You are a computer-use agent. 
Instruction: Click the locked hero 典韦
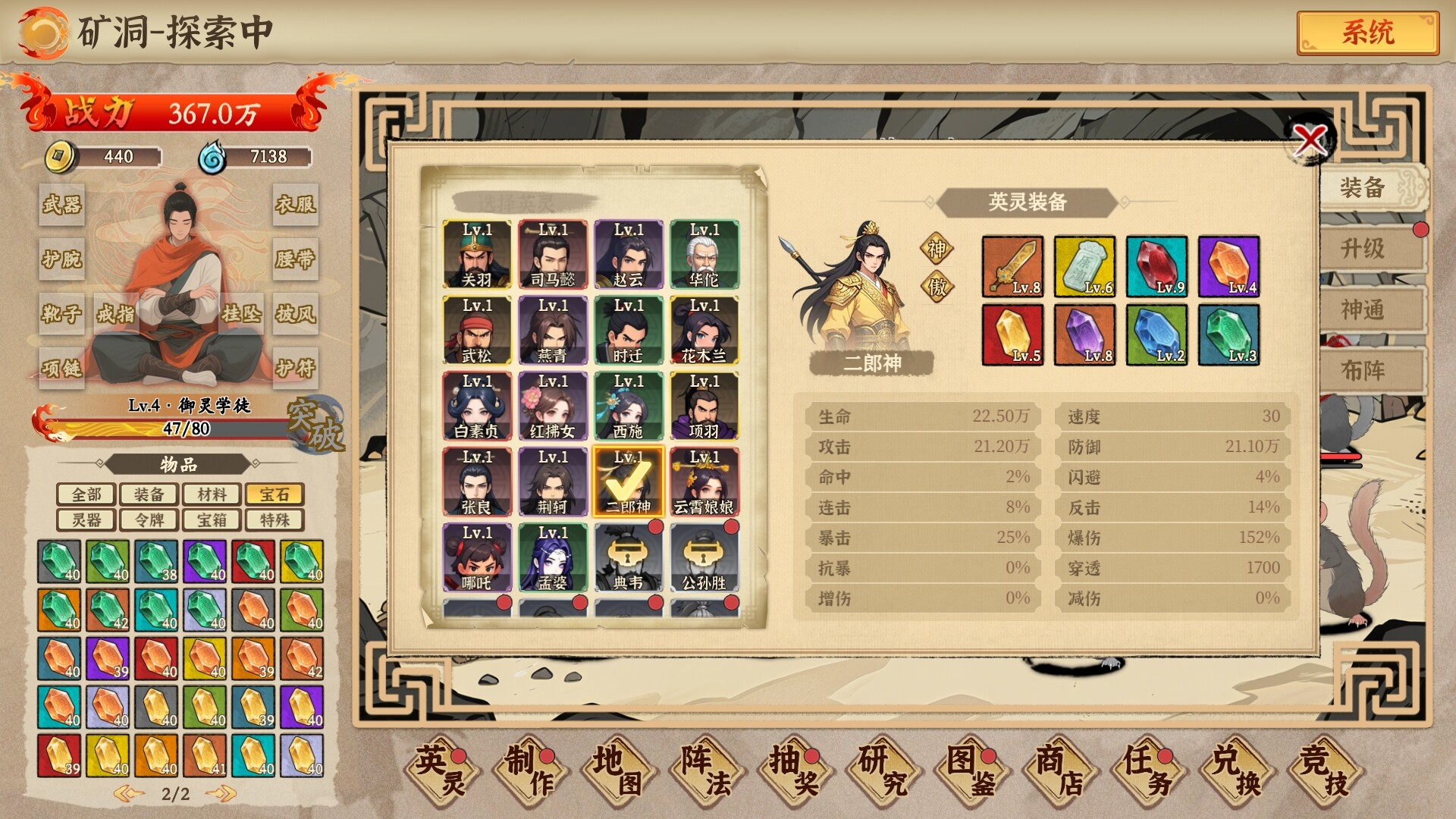[x=628, y=558]
